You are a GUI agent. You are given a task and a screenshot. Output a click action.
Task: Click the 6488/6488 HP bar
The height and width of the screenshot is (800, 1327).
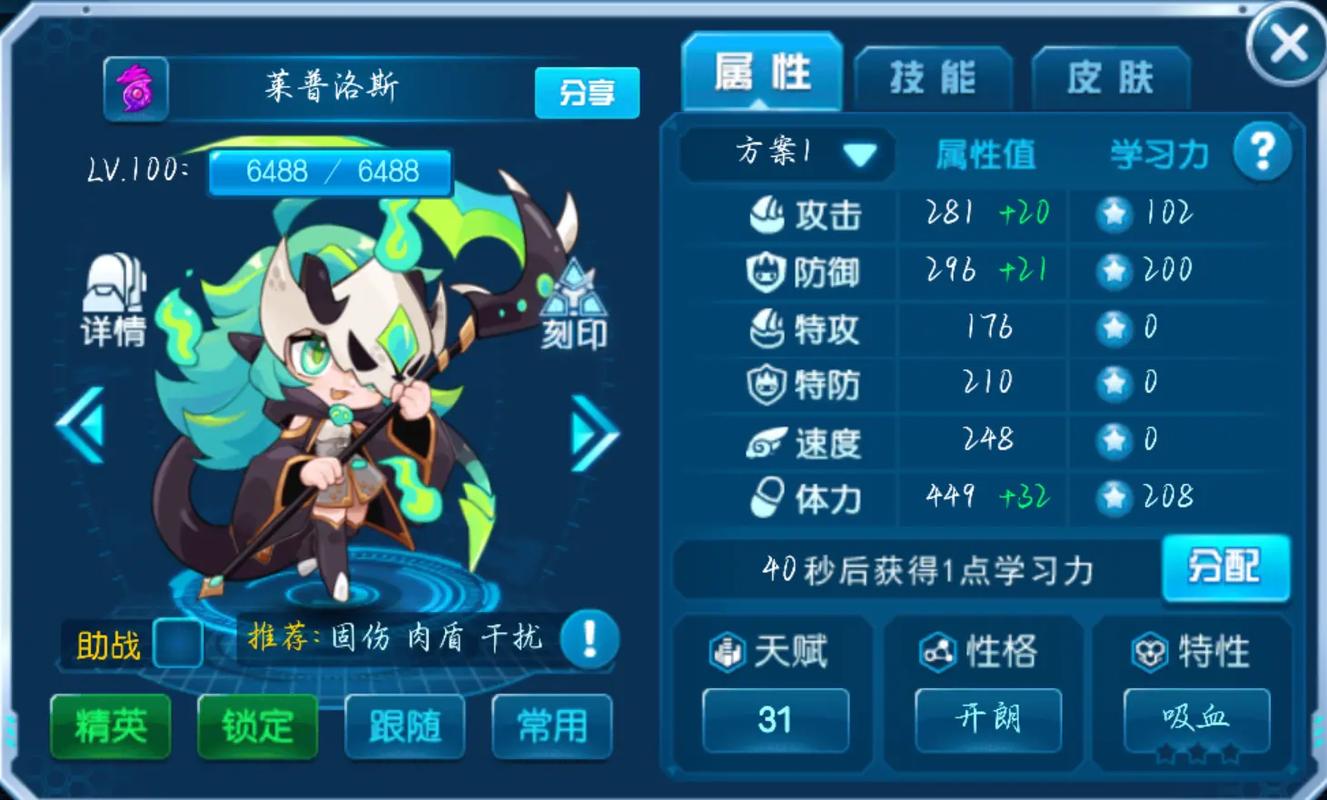(330, 170)
